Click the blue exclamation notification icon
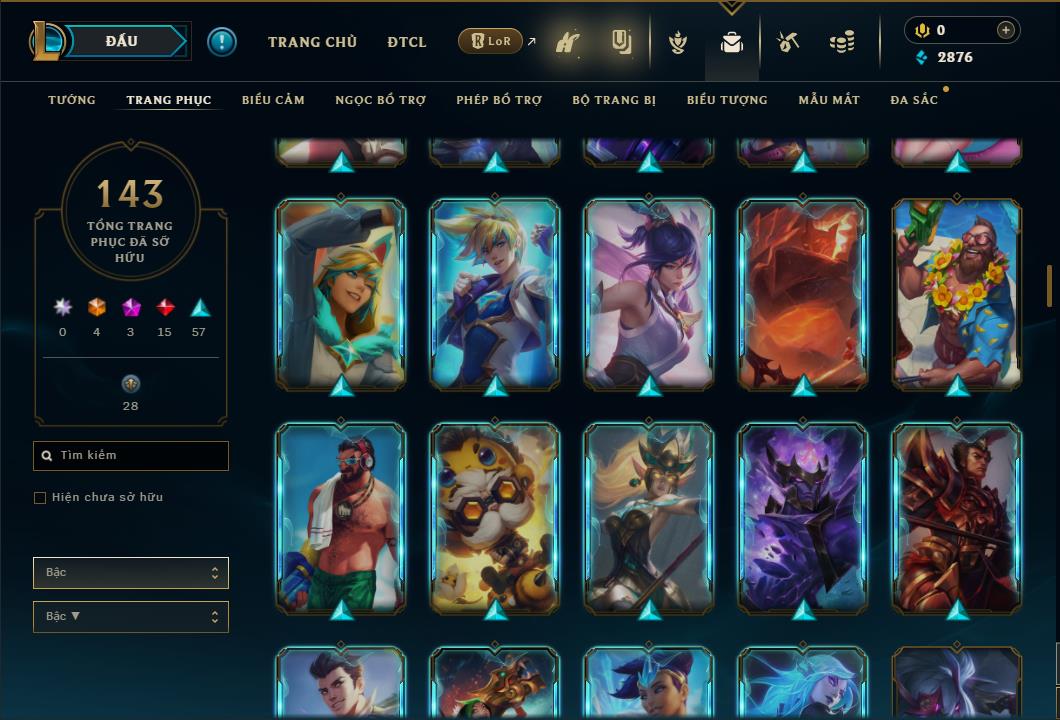This screenshot has width=1060, height=720. click(222, 42)
